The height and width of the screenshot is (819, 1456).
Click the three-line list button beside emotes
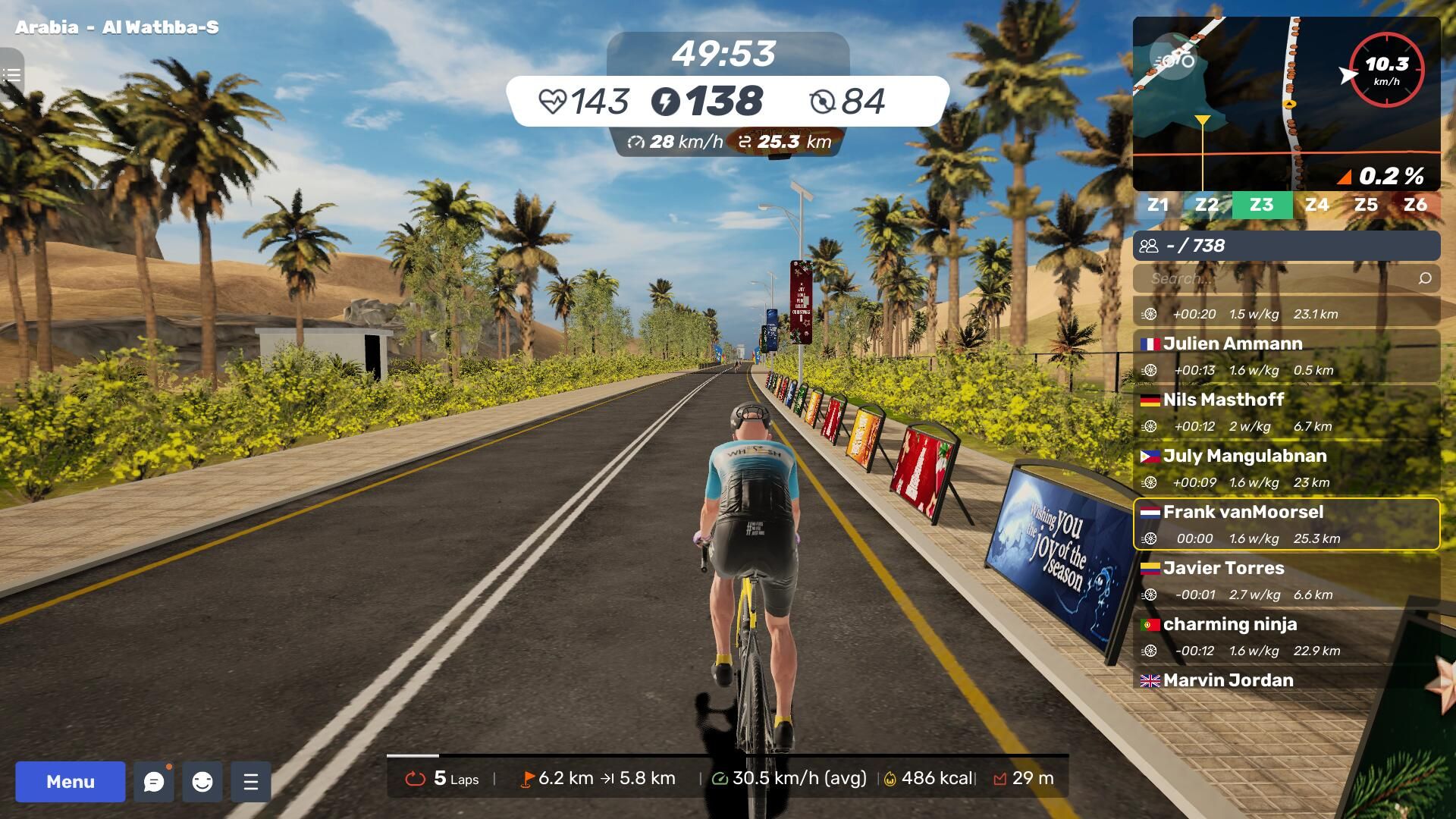click(251, 782)
